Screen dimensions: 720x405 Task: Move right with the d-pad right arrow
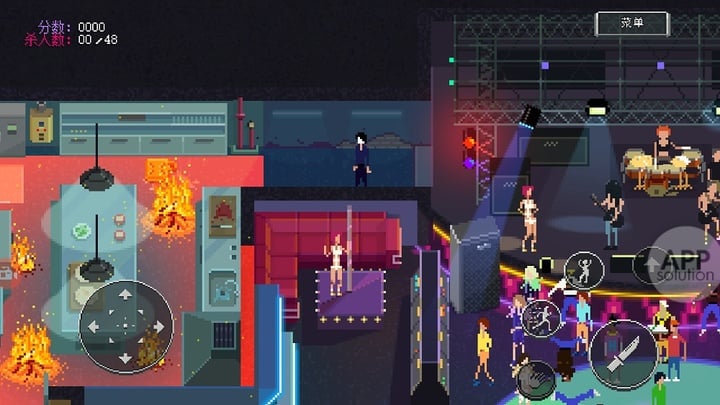(157, 326)
